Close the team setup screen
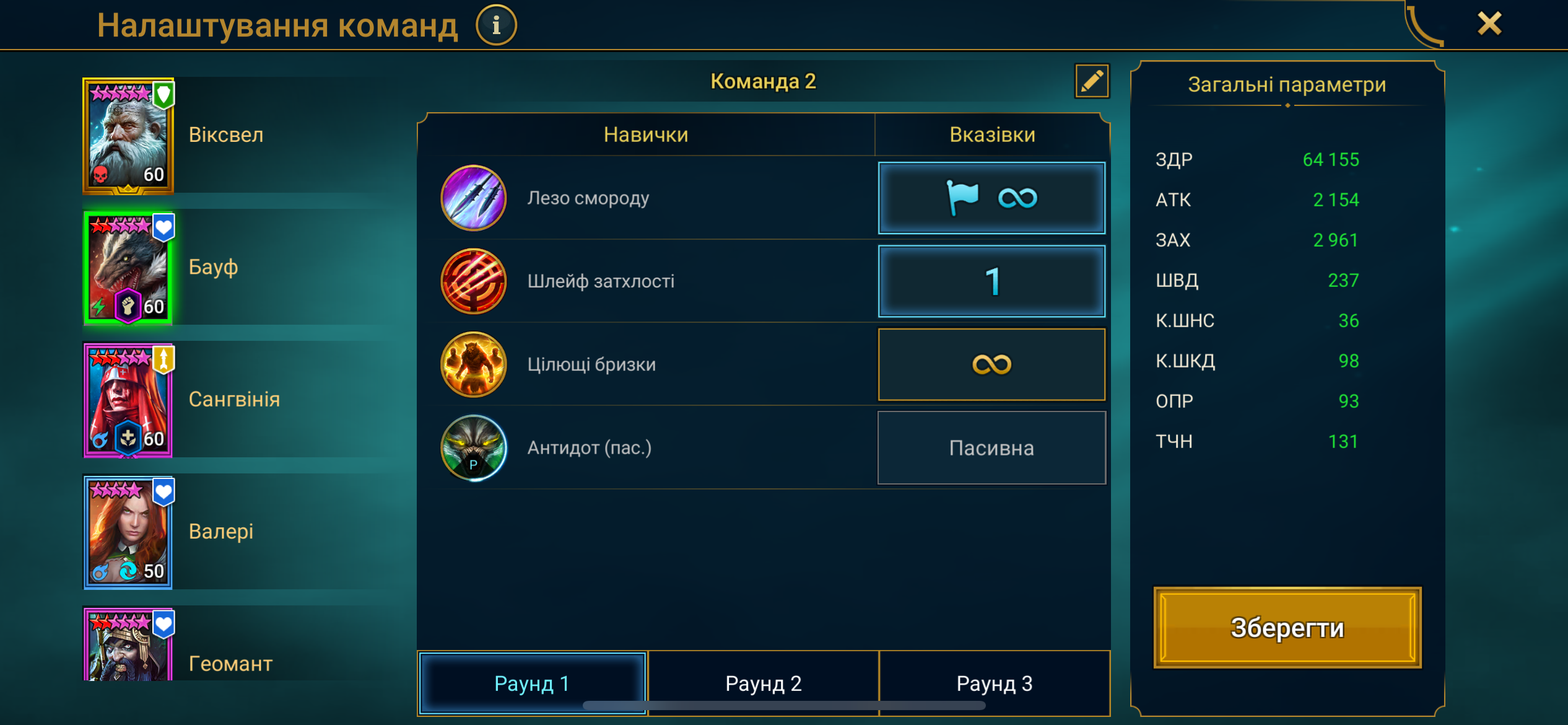The width and height of the screenshot is (1568, 725). [x=1489, y=25]
